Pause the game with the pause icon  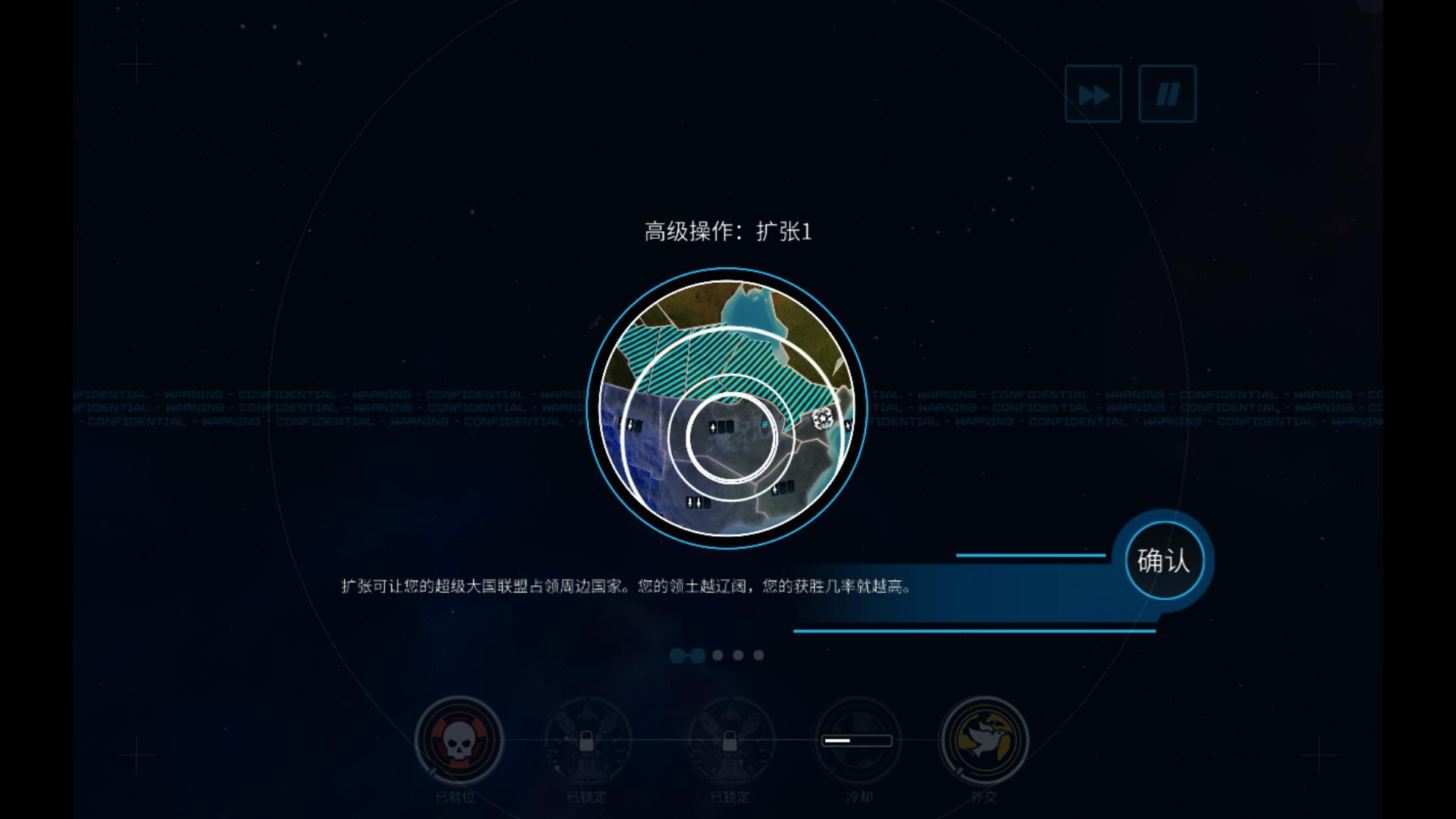[1167, 93]
